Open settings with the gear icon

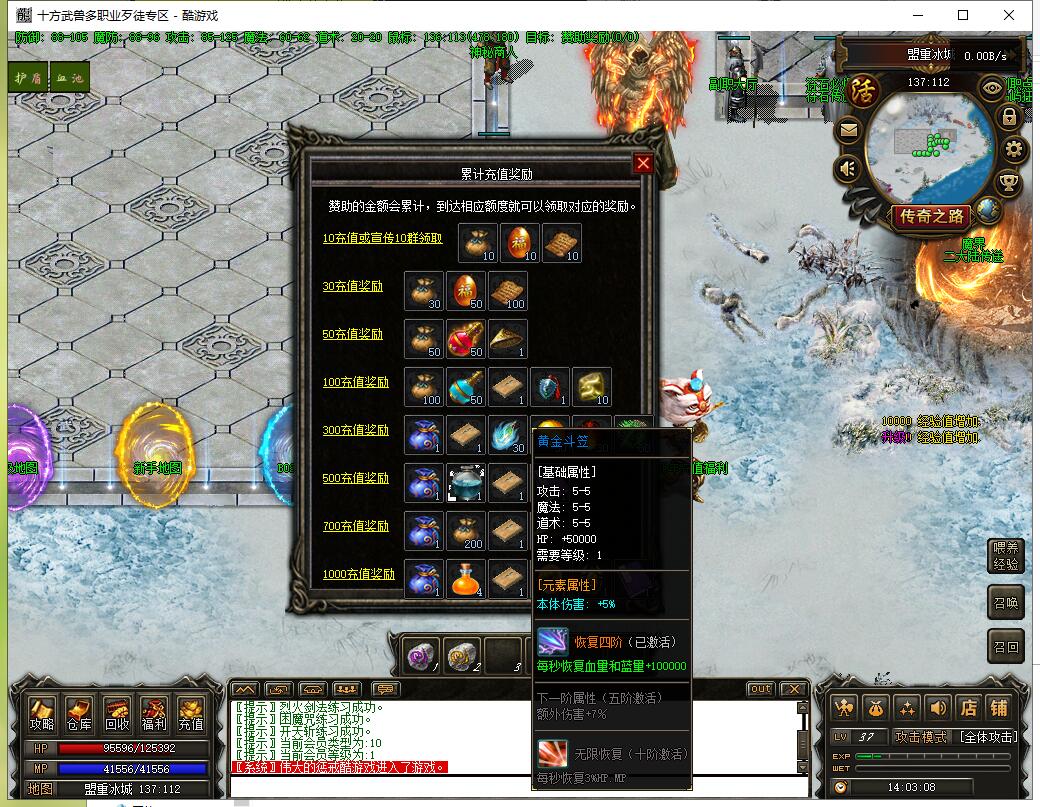pyautogui.click(x=1015, y=150)
